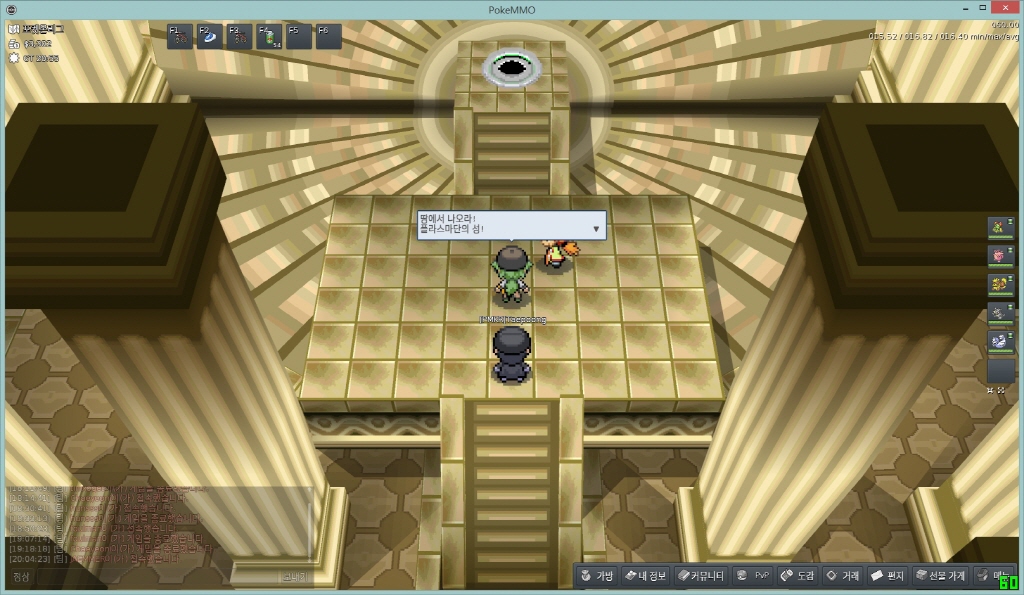Select the grey Pokémon party slot
This screenshot has width=1024, height=595.
pyautogui.click(x=1000, y=313)
